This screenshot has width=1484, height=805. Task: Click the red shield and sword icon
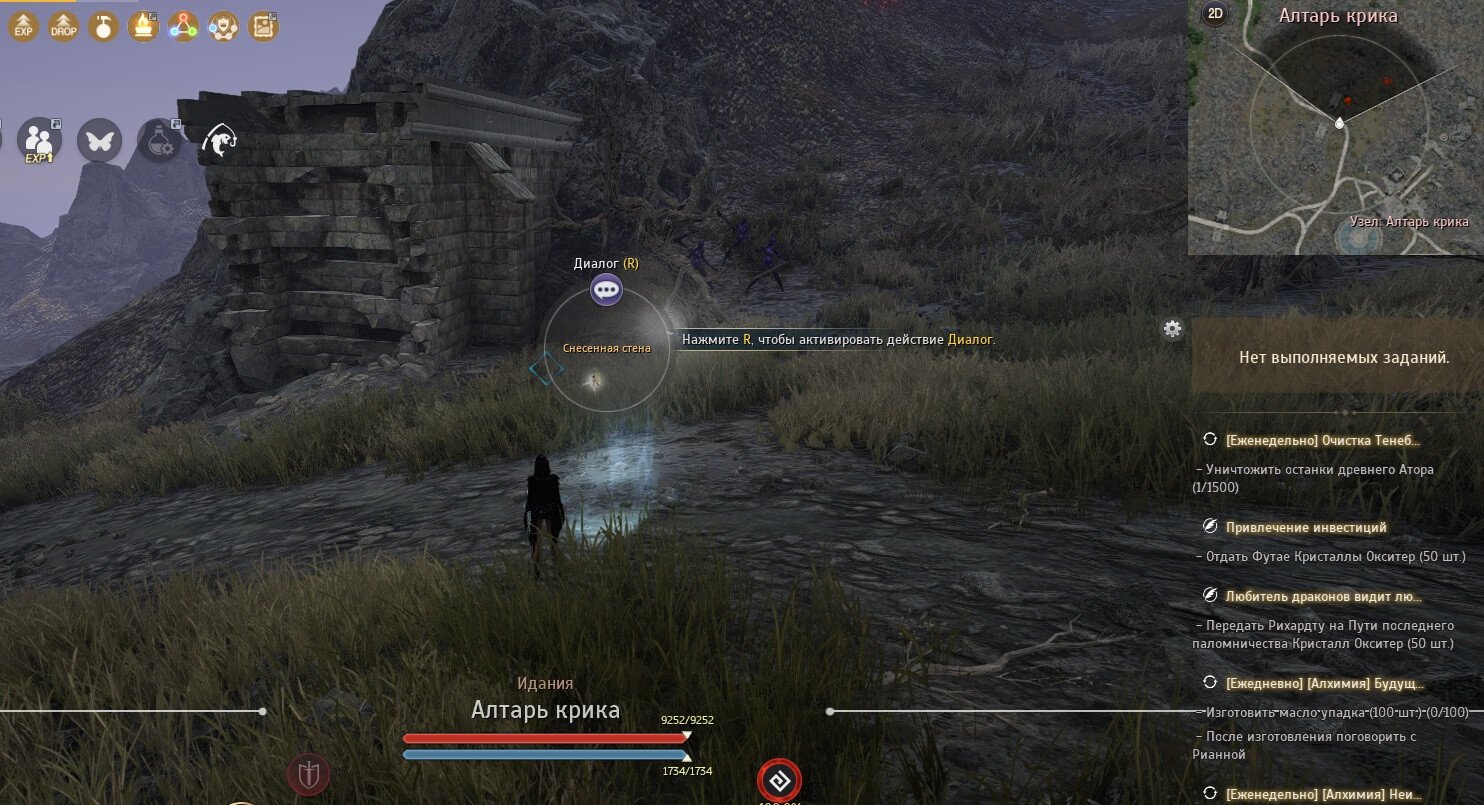309,774
